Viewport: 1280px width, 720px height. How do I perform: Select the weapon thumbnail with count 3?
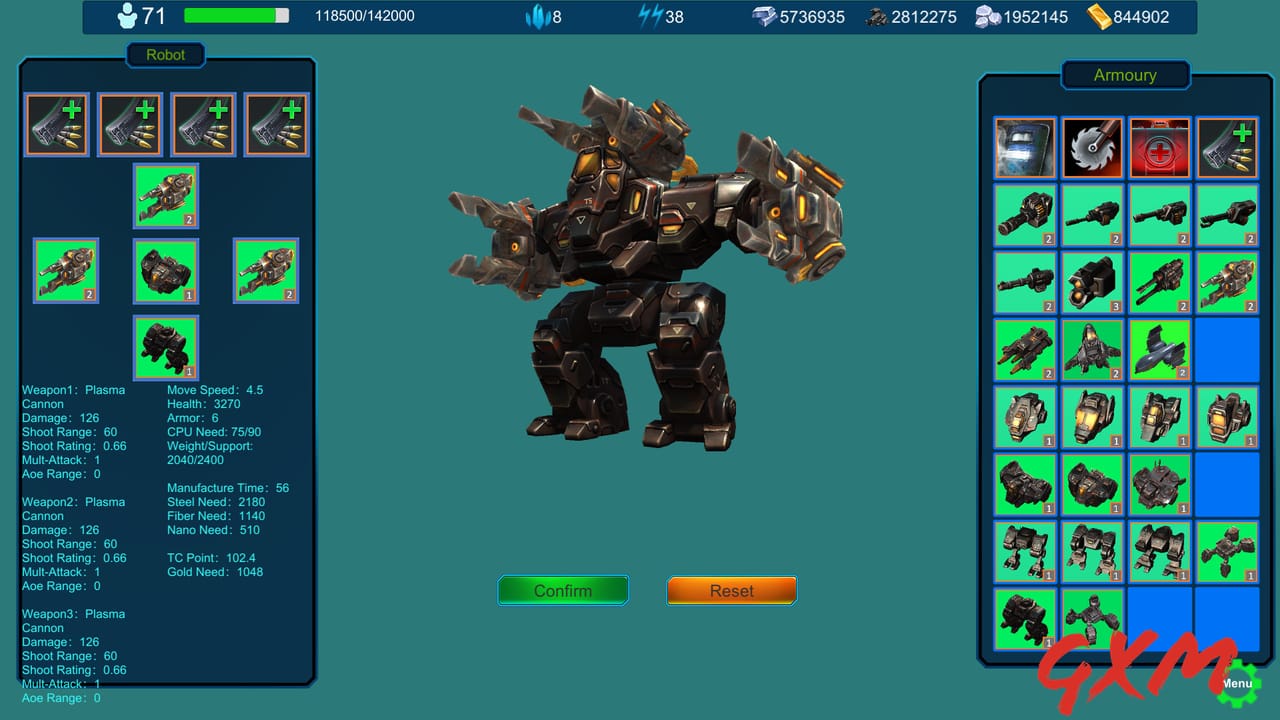(x=1092, y=284)
